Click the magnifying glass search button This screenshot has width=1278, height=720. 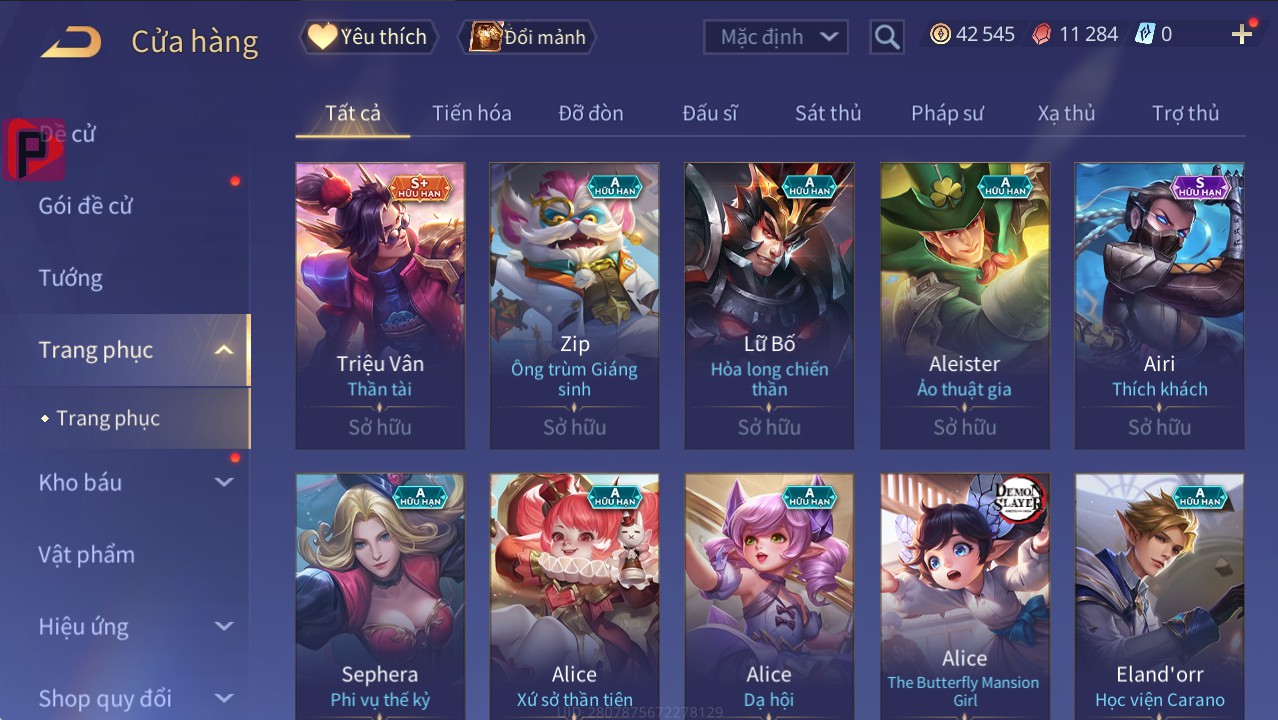click(x=887, y=37)
